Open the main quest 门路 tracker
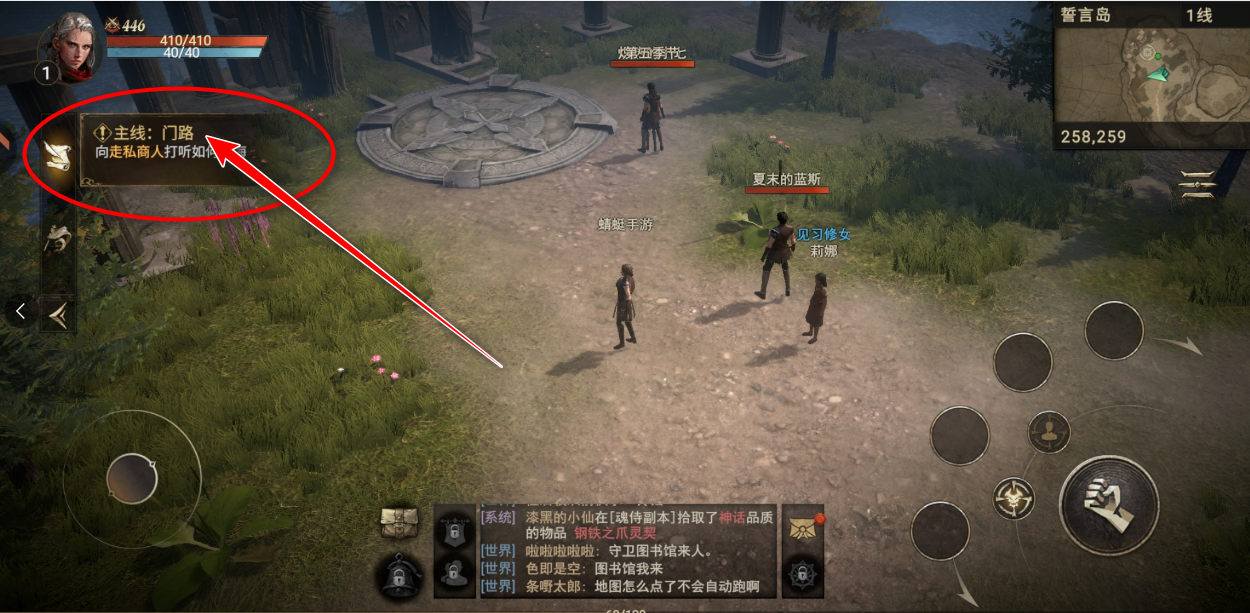This screenshot has width=1250, height=613. point(170,142)
